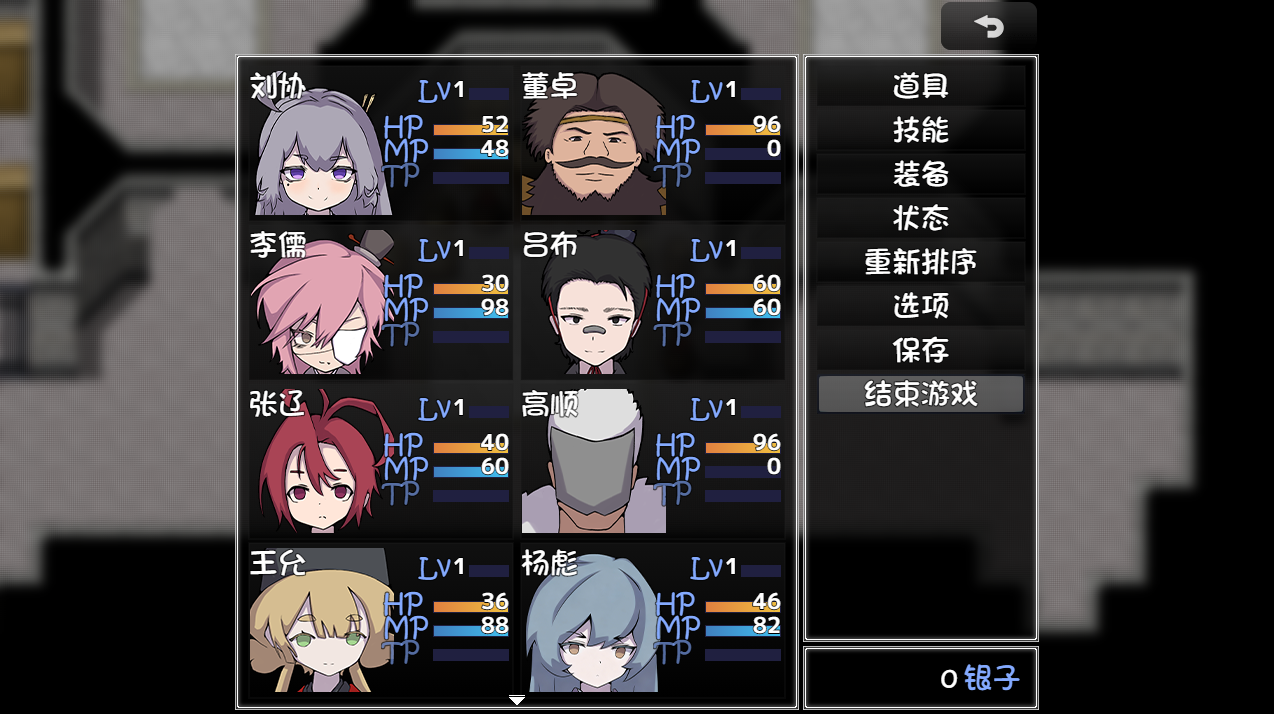This screenshot has height=714, width=1274.
Task: Open 选项 (Options)
Action: tap(920, 306)
